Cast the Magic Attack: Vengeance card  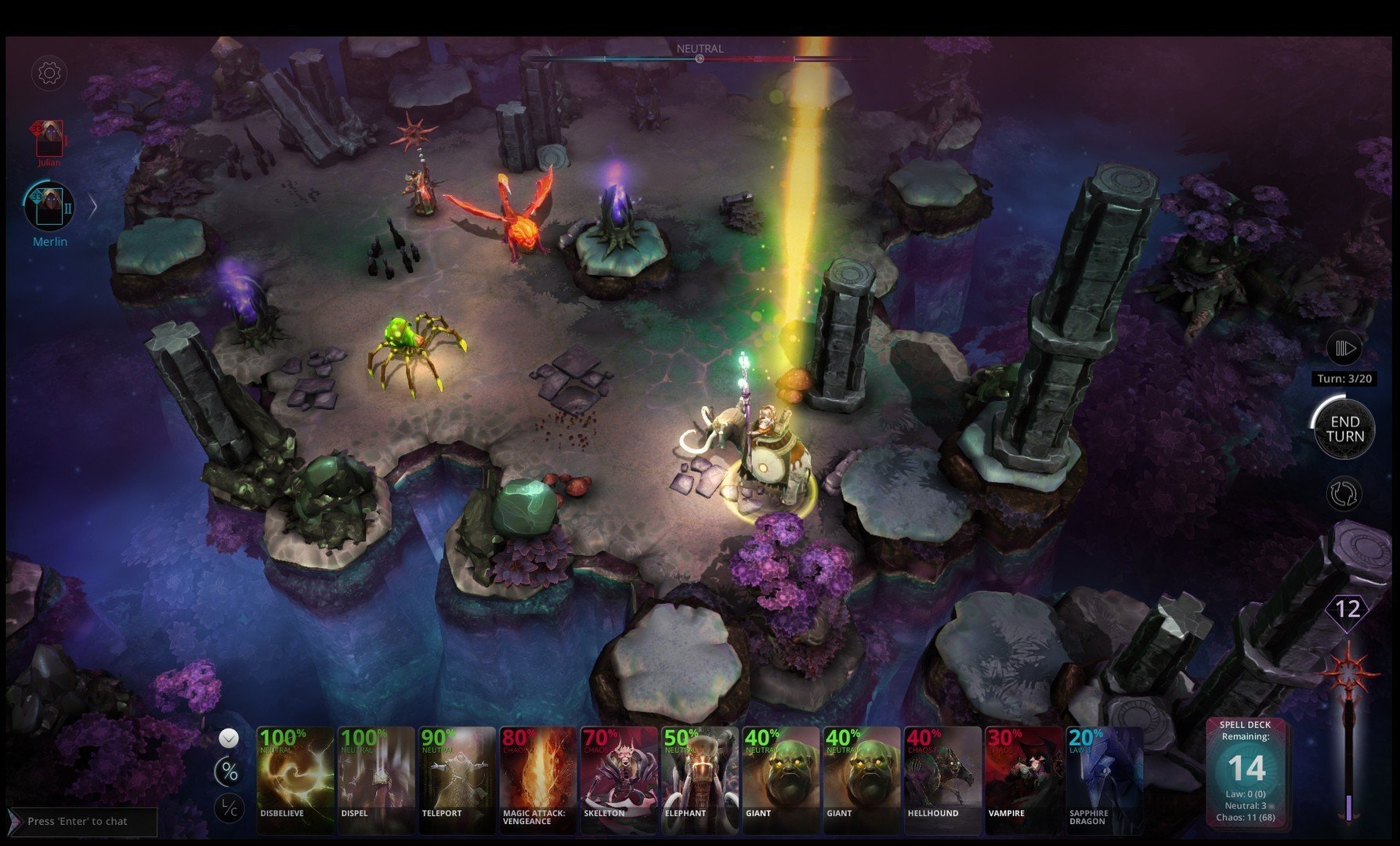point(537,777)
